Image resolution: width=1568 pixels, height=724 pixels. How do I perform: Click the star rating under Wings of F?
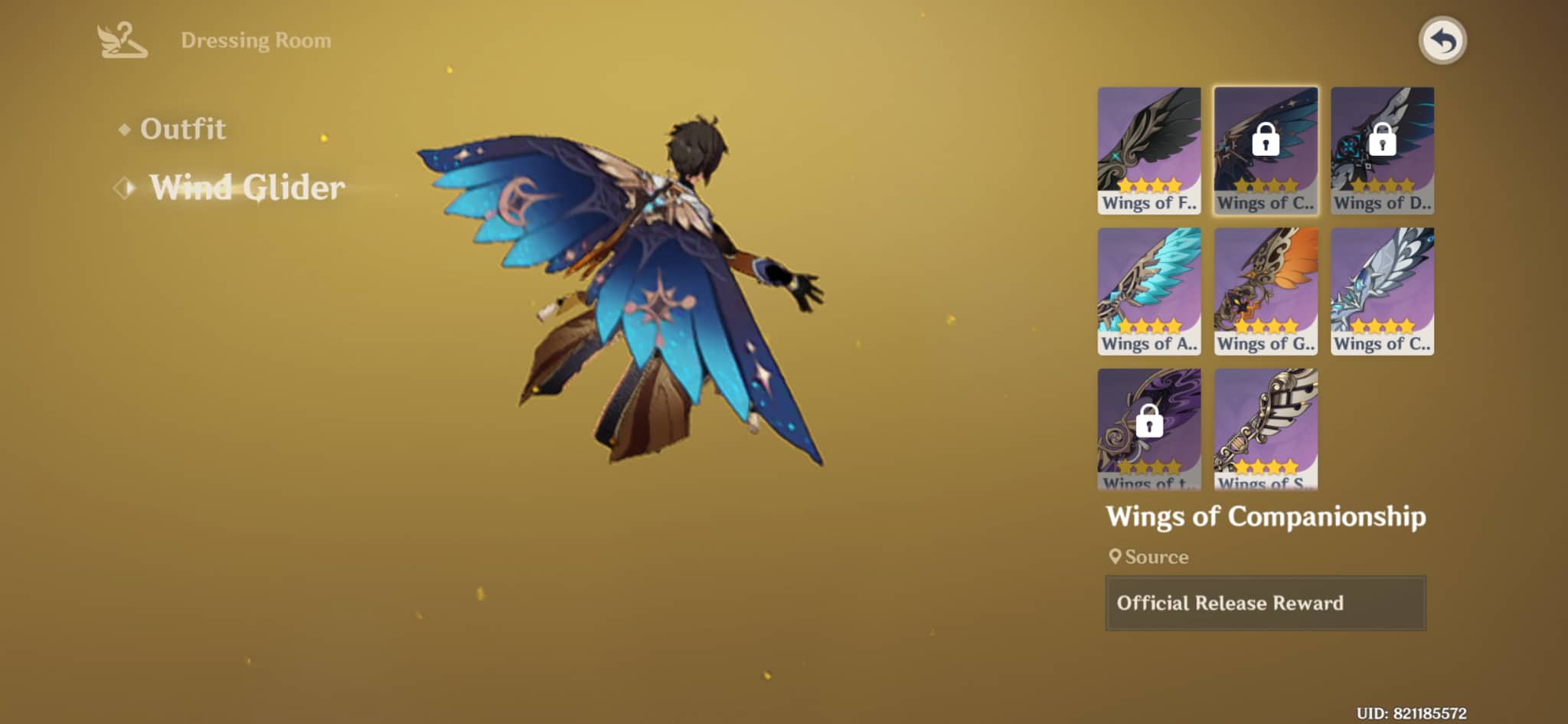click(1149, 184)
